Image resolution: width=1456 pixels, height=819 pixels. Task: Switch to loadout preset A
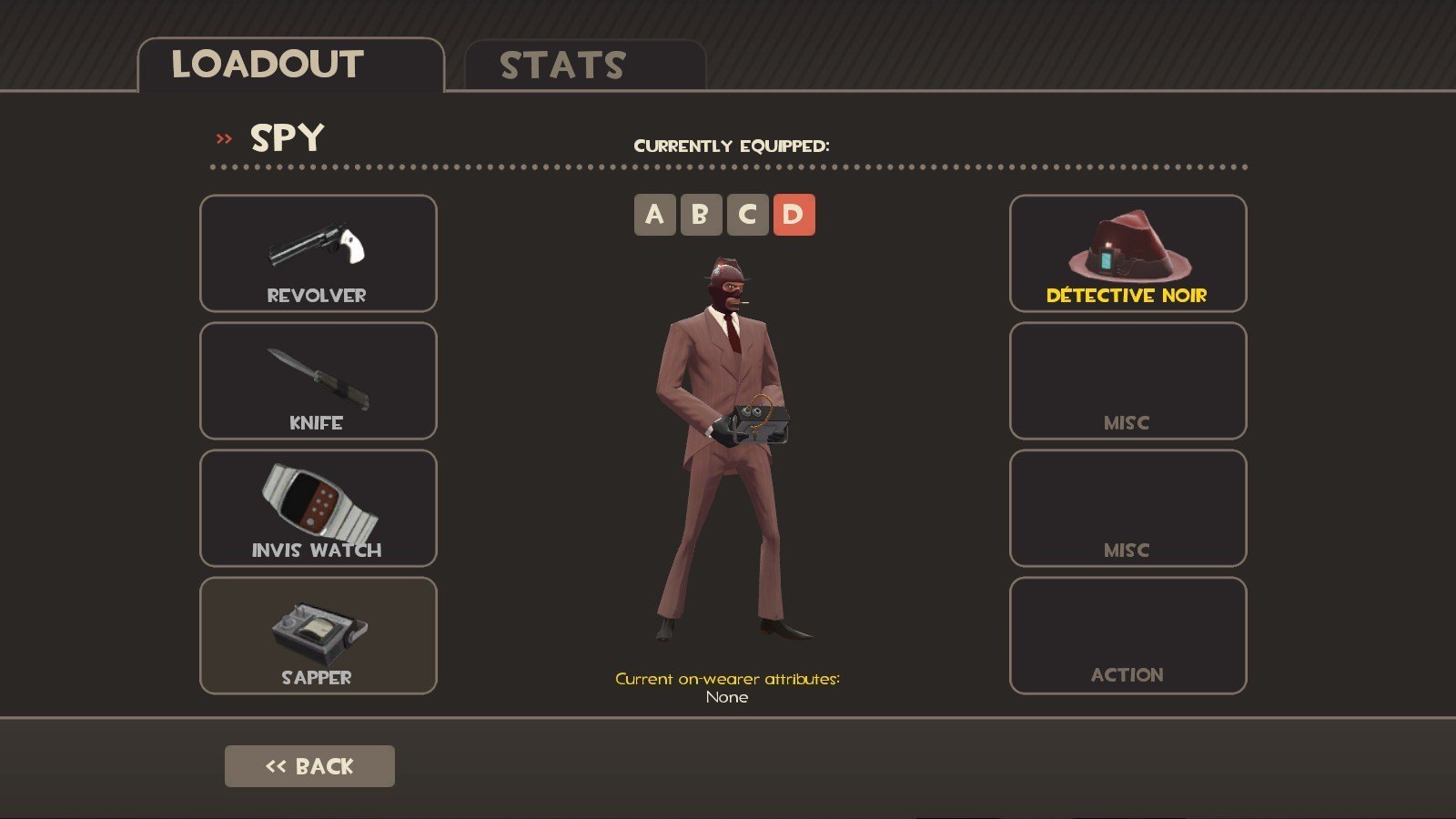[654, 215]
